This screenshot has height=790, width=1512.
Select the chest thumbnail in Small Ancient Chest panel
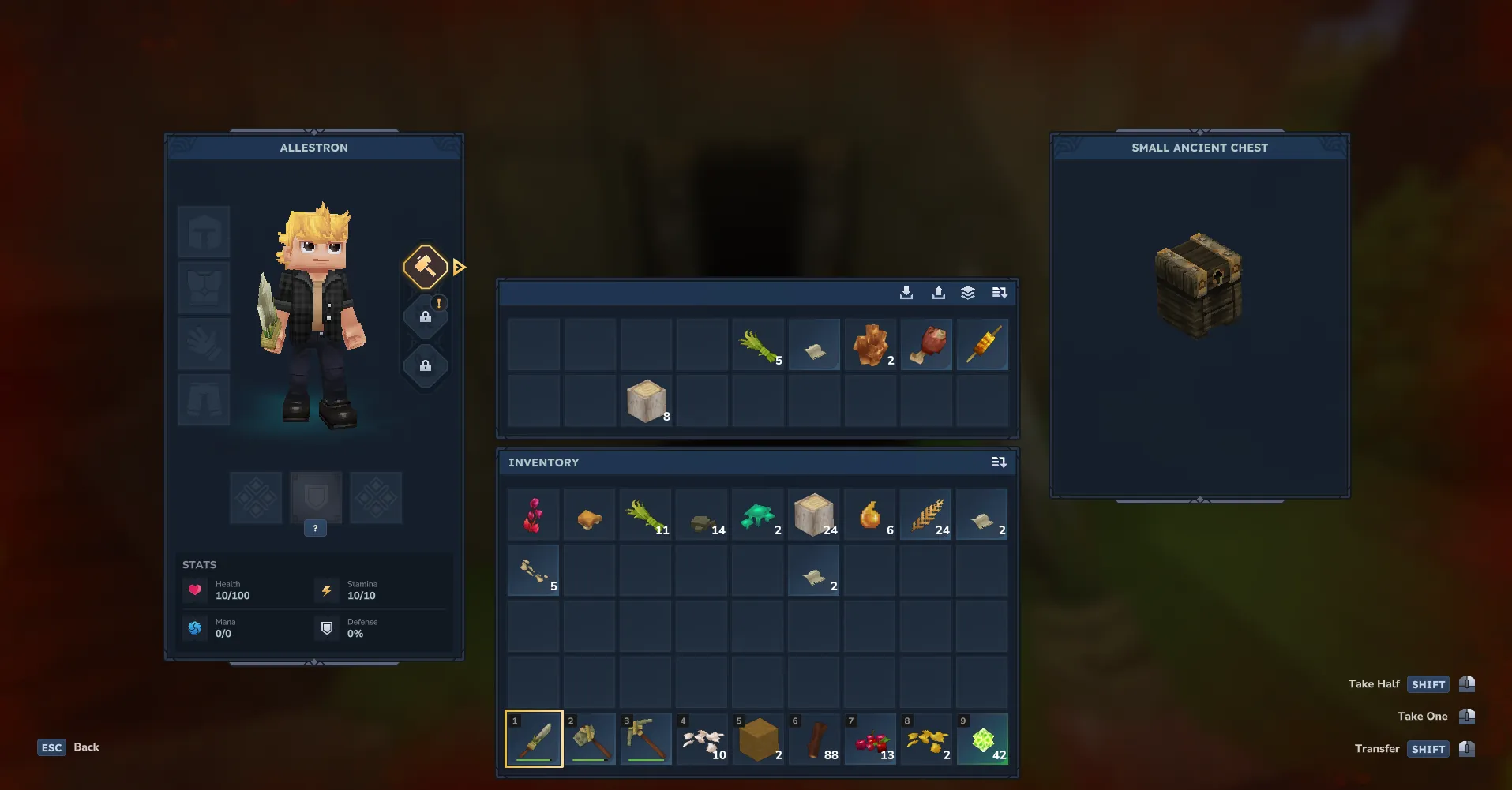(1199, 284)
